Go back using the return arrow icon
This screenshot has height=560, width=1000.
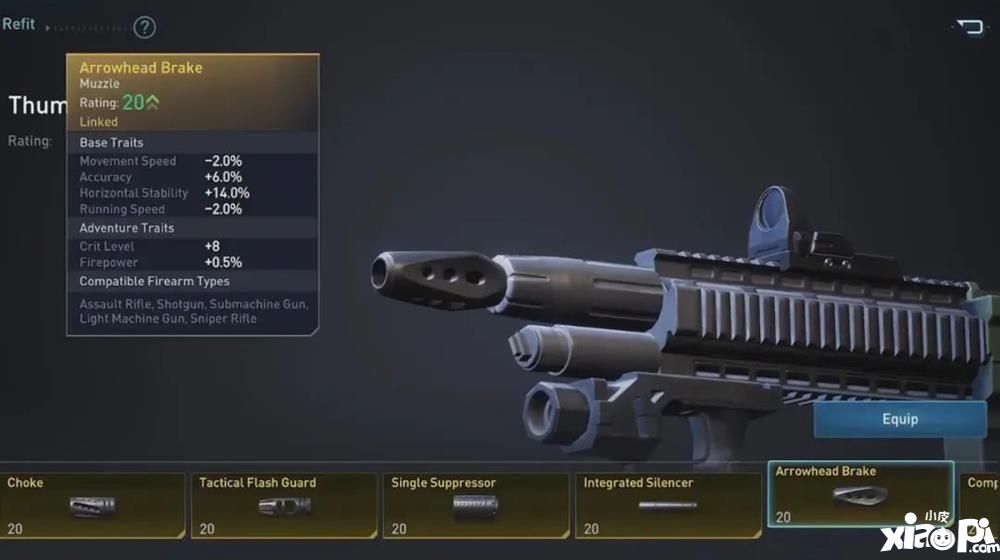tap(969, 27)
